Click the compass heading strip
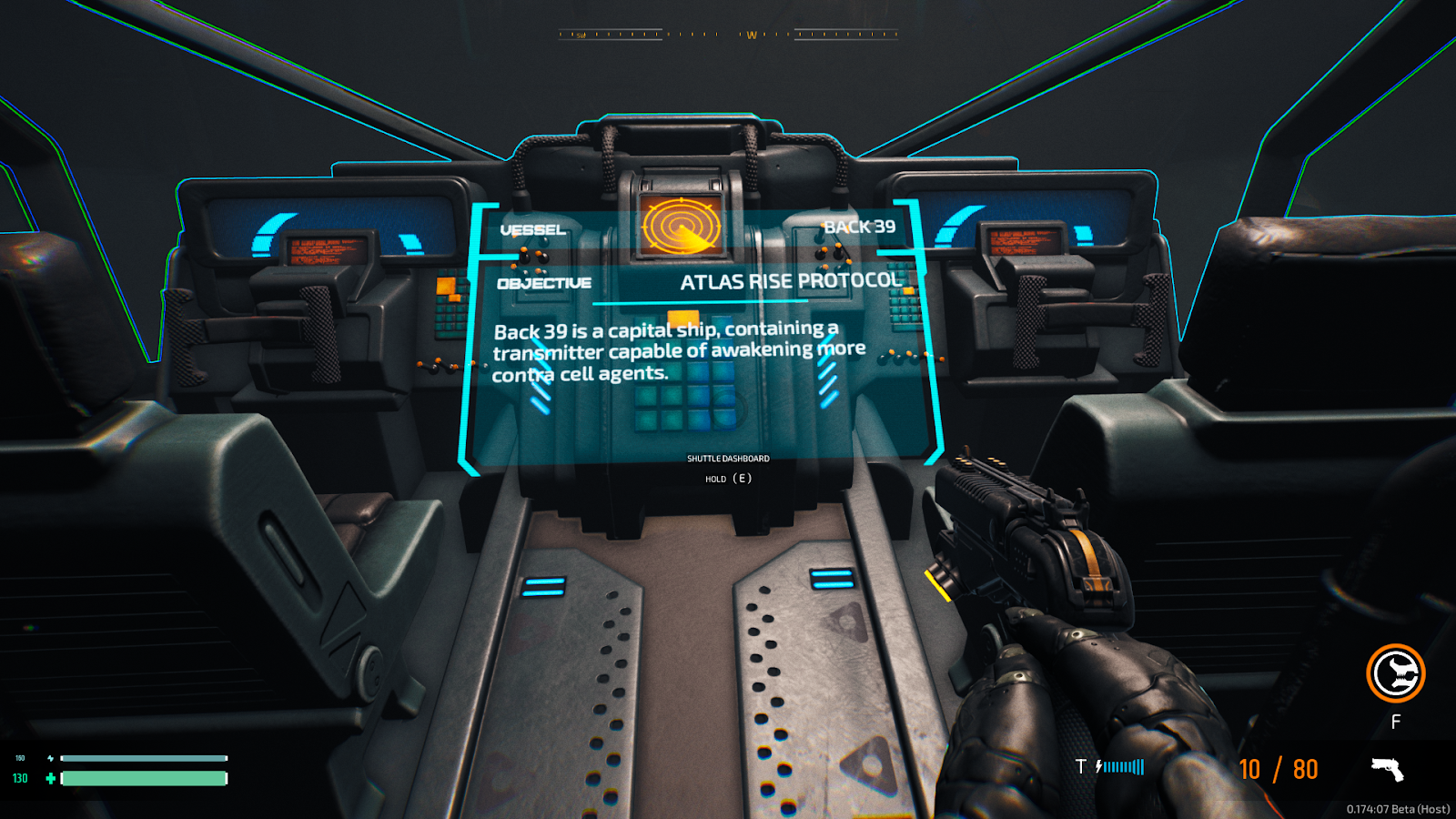The image size is (1456, 819). click(x=728, y=35)
